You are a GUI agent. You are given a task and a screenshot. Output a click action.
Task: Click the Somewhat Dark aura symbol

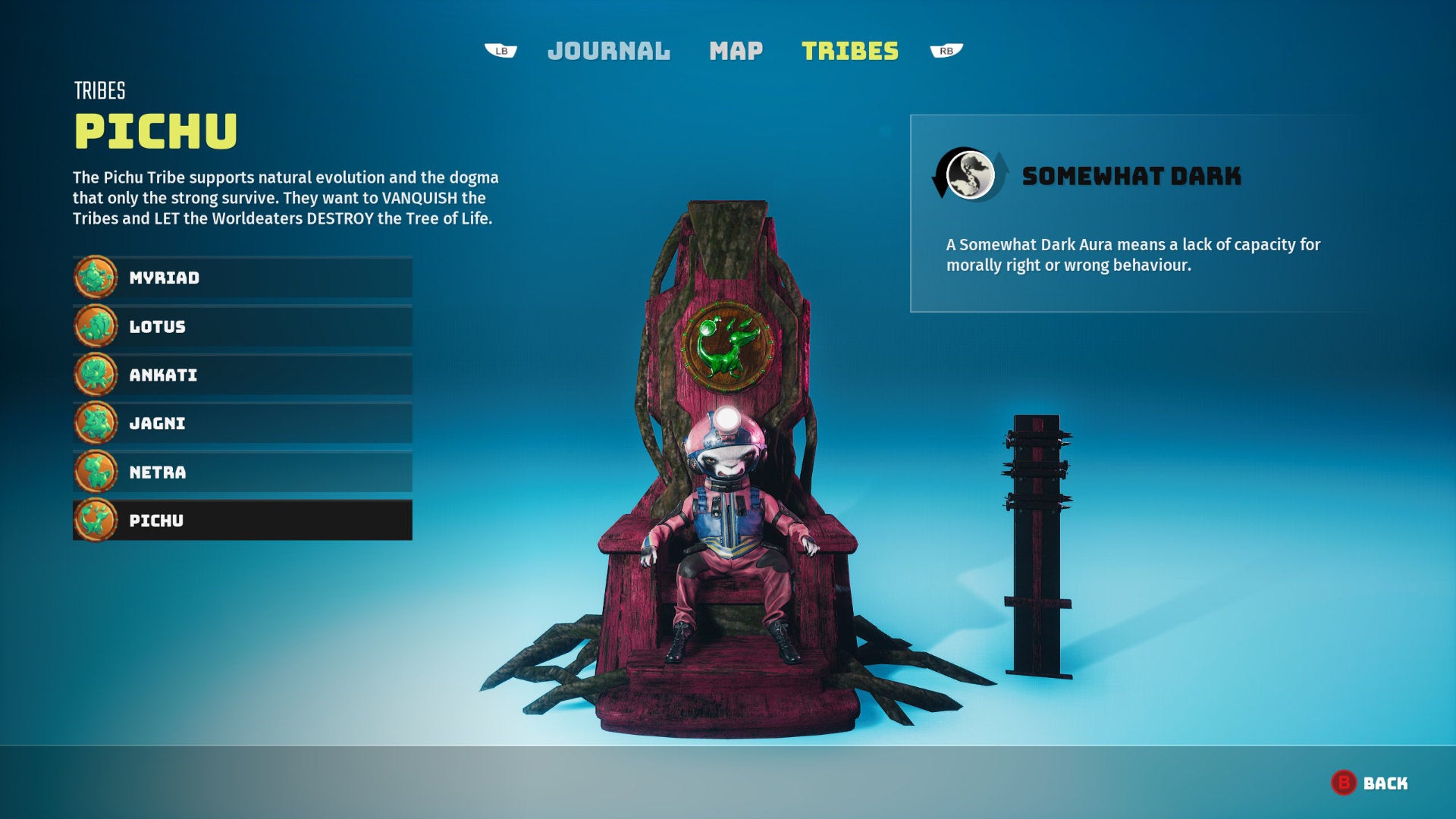click(x=971, y=175)
